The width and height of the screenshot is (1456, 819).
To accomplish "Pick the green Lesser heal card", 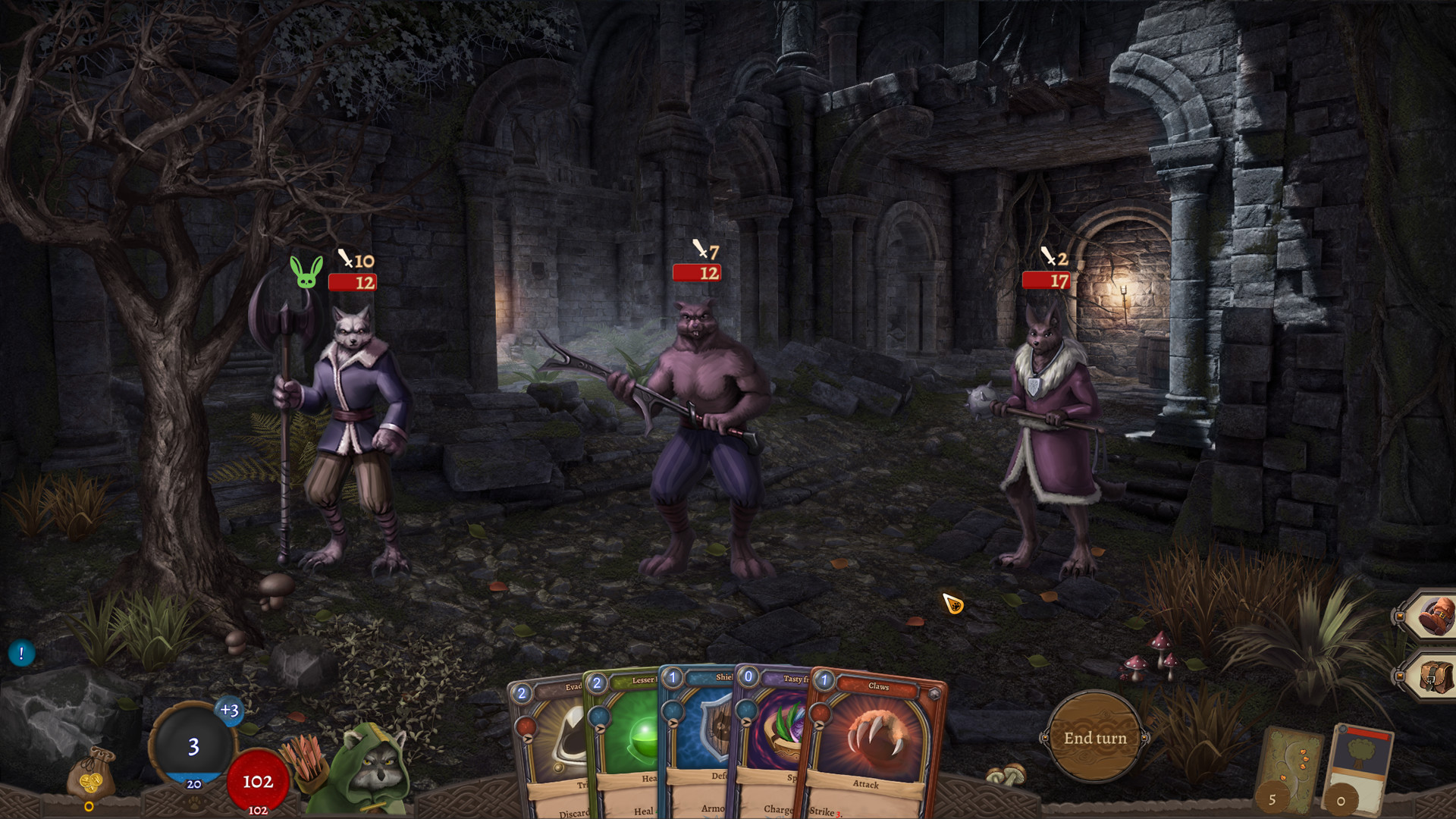I will (x=626, y=736).
